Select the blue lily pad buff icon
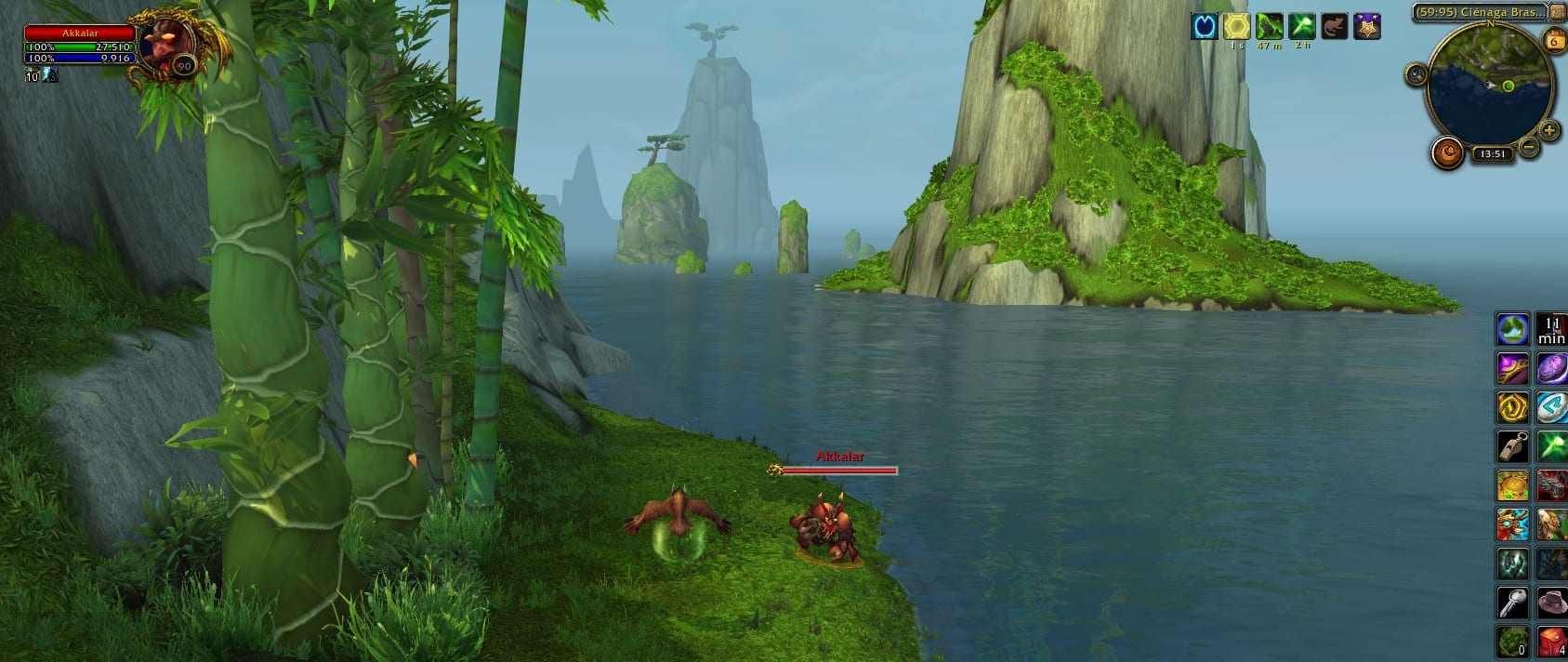 pos(1205,26)
